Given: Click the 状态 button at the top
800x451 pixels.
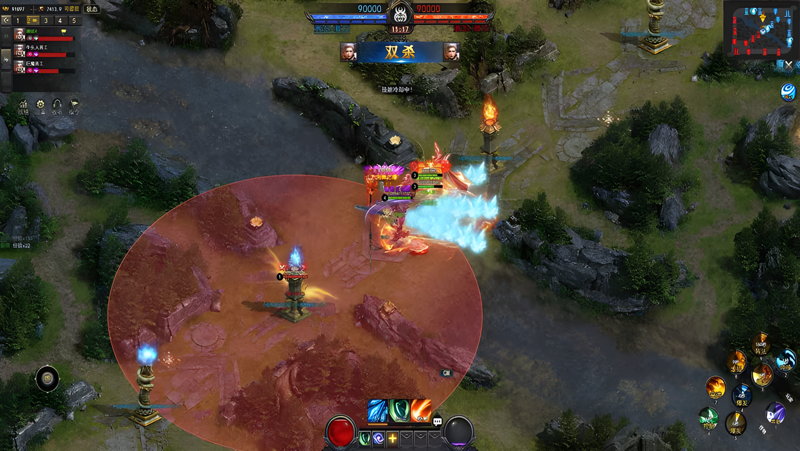Looking at the screenshot, I should 91,8.
